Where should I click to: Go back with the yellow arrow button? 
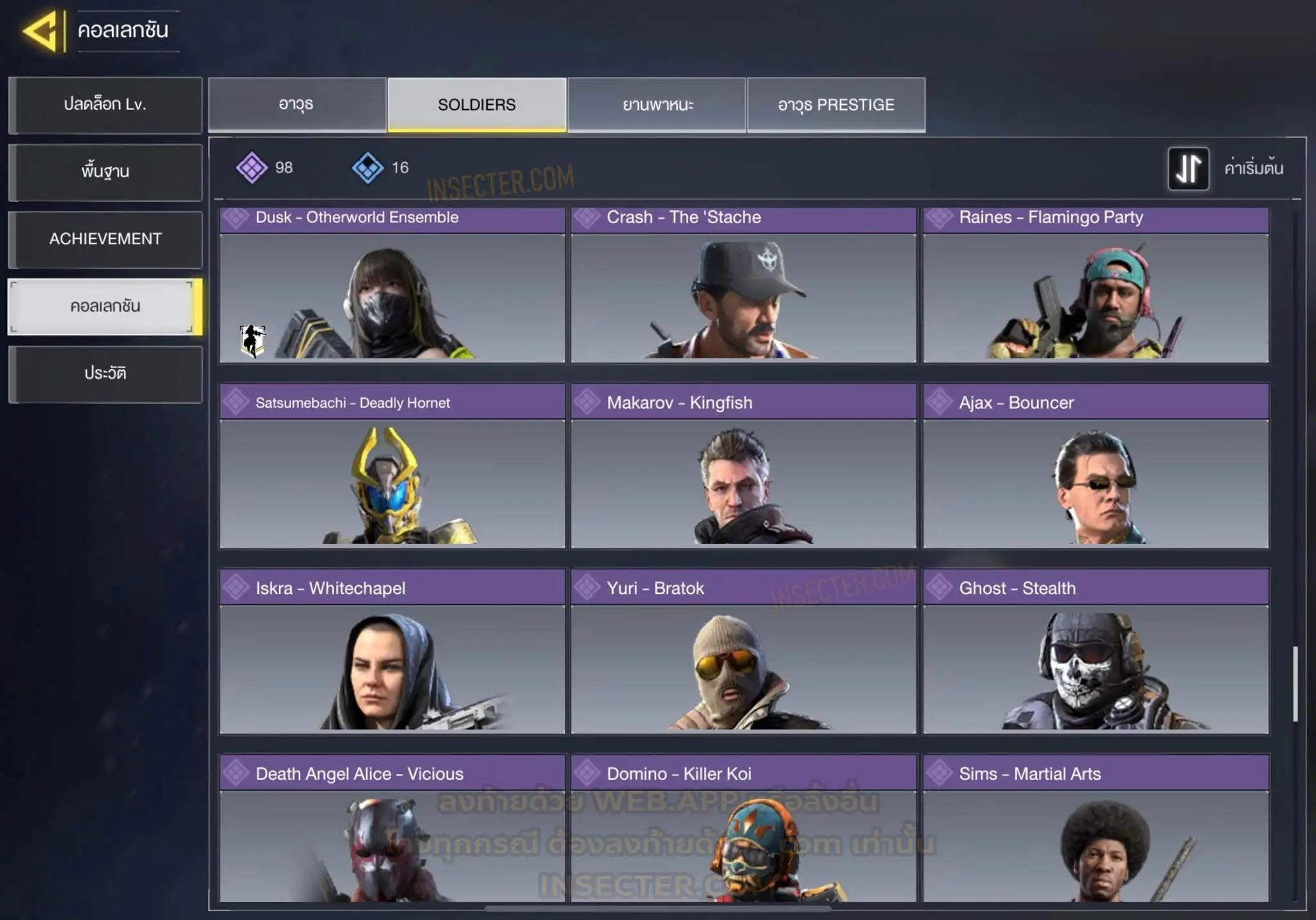pyautogui.click(x=42, y=30)
